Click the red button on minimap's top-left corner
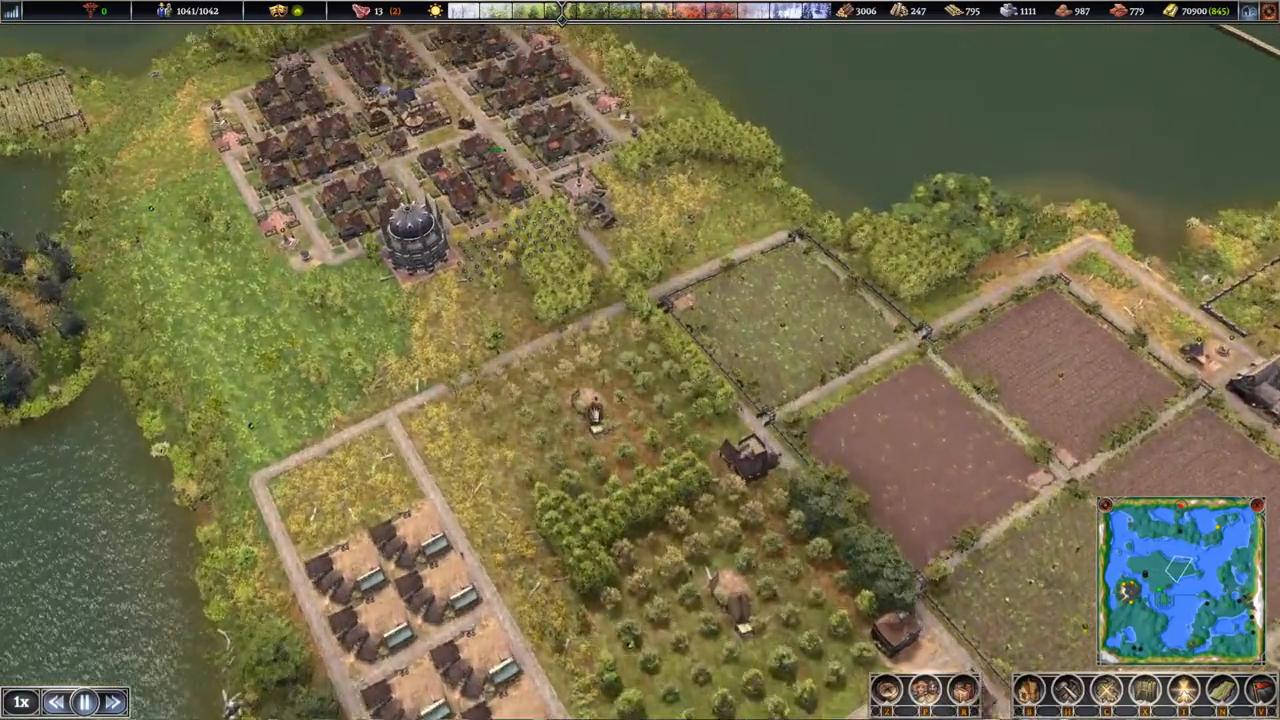 pyautogui.click(x=1105, y=506)
